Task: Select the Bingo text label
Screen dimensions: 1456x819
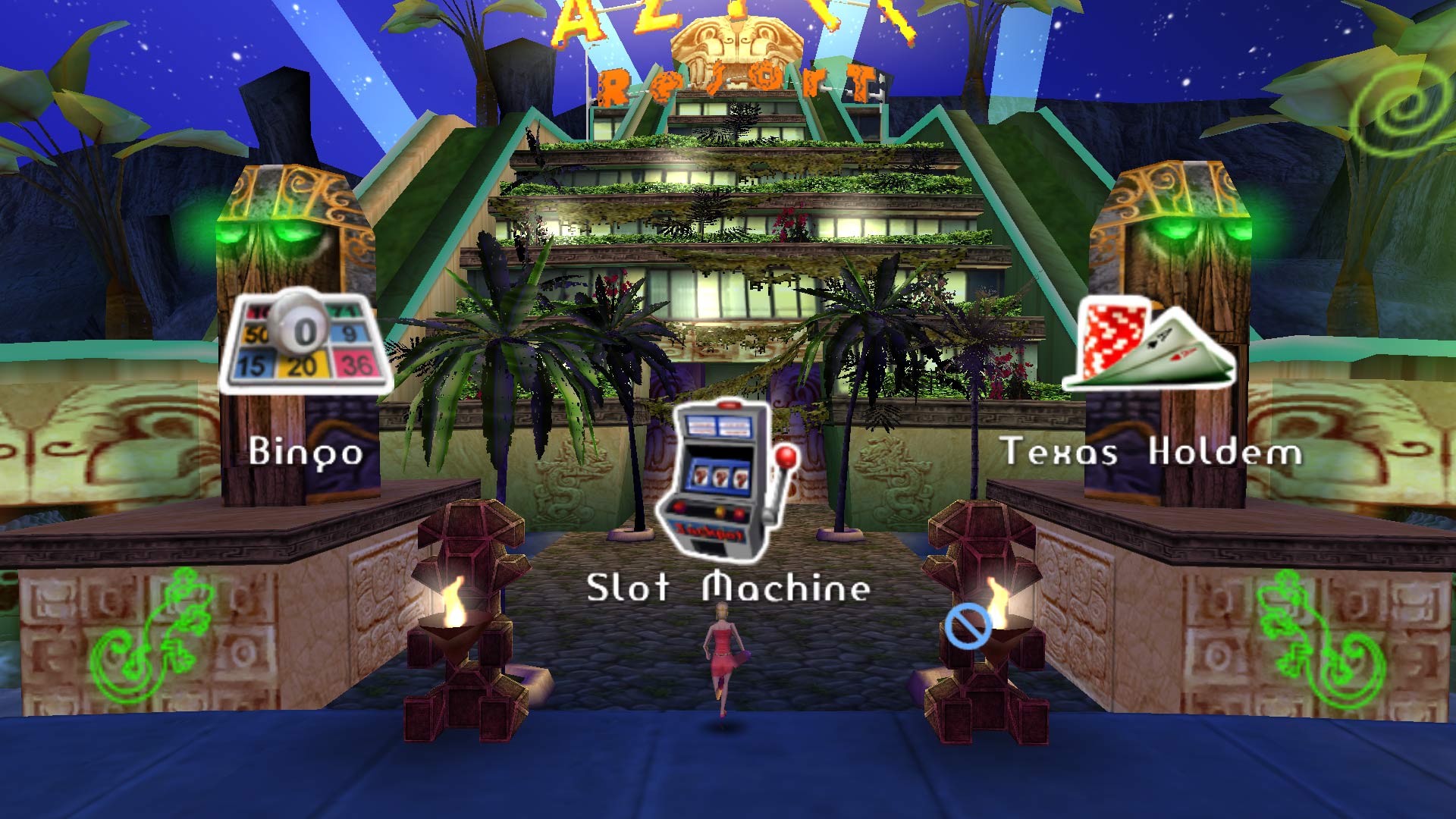Action: click(x=306, y=453)
